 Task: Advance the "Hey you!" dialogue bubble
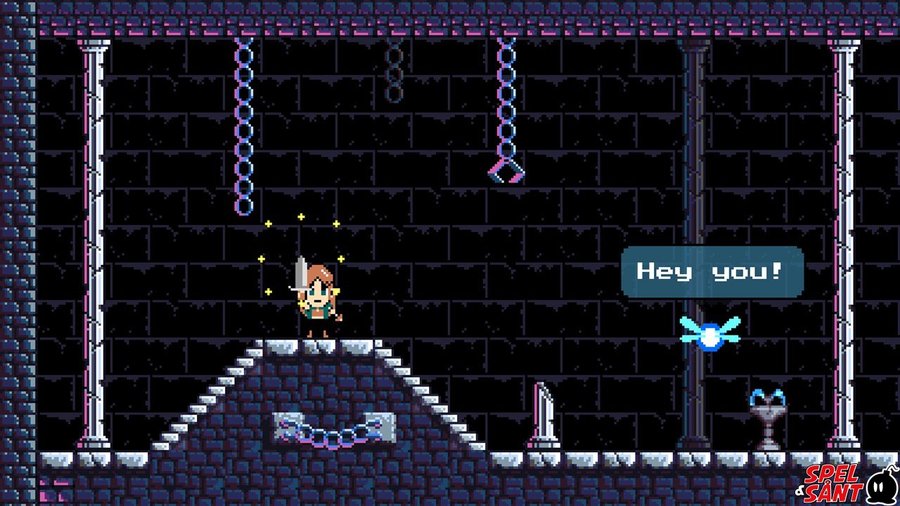point(711,271)
